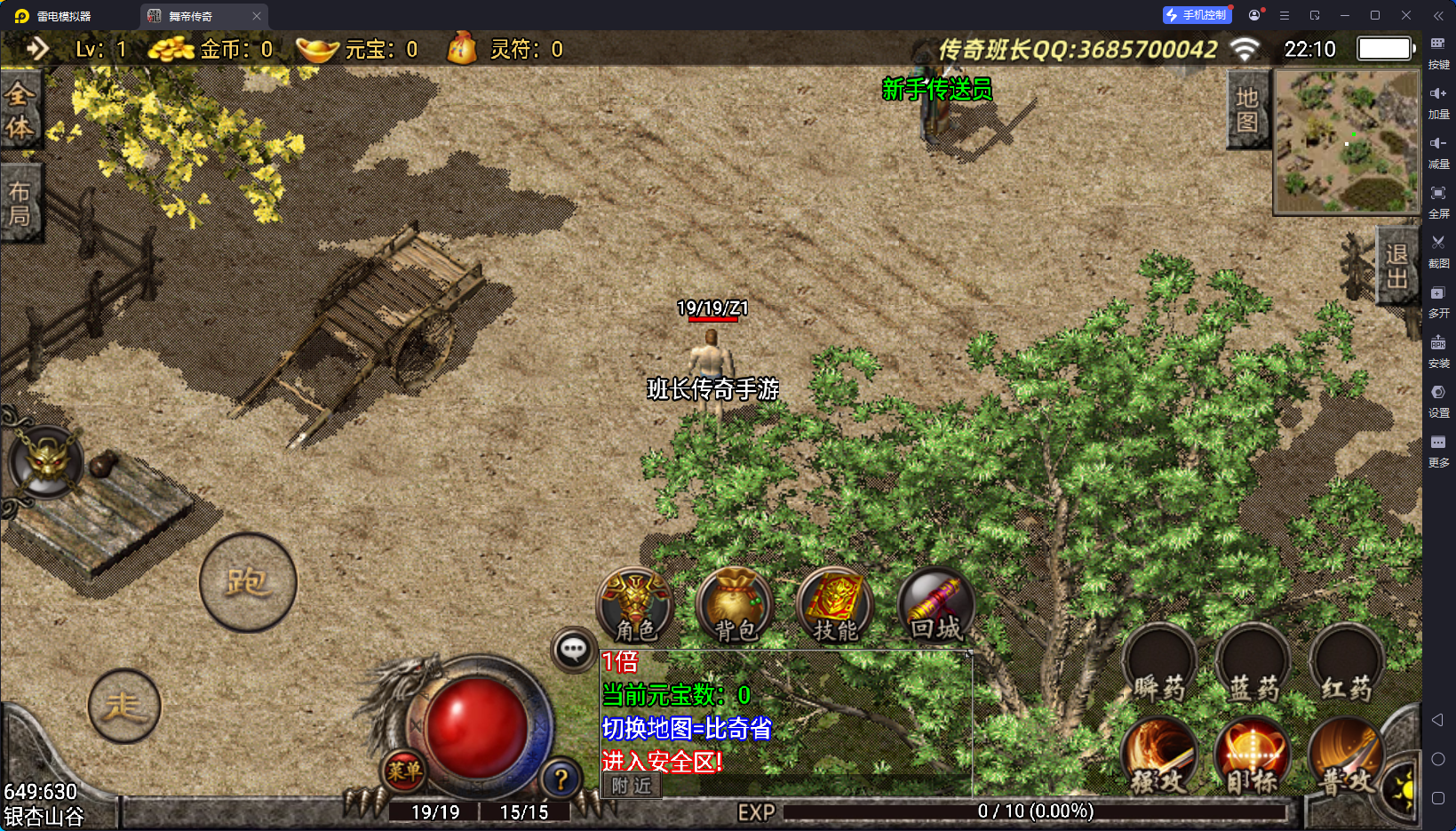Open the 技能 skills book
Screen dimensions: 1456x831
835,606
